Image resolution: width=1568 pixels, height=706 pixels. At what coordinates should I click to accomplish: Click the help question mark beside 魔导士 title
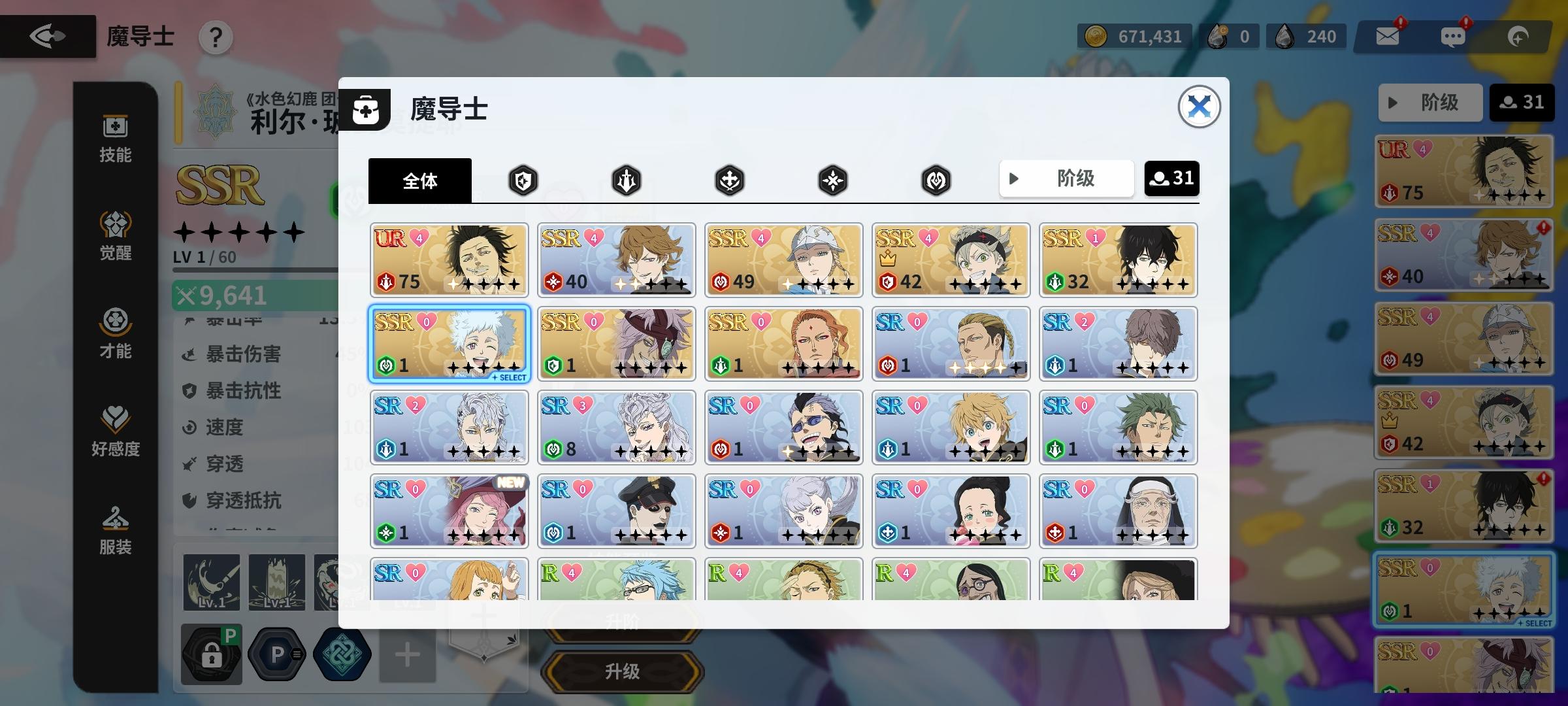pos(216,37)
